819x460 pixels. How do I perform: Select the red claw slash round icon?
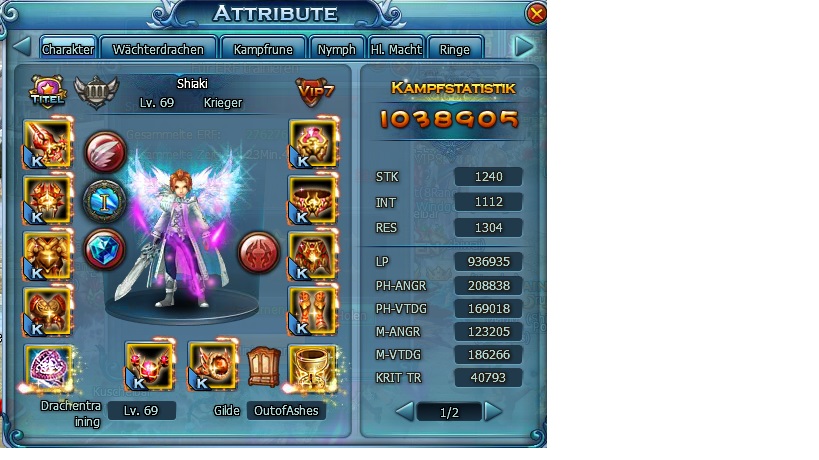click(x=103, y=151)
